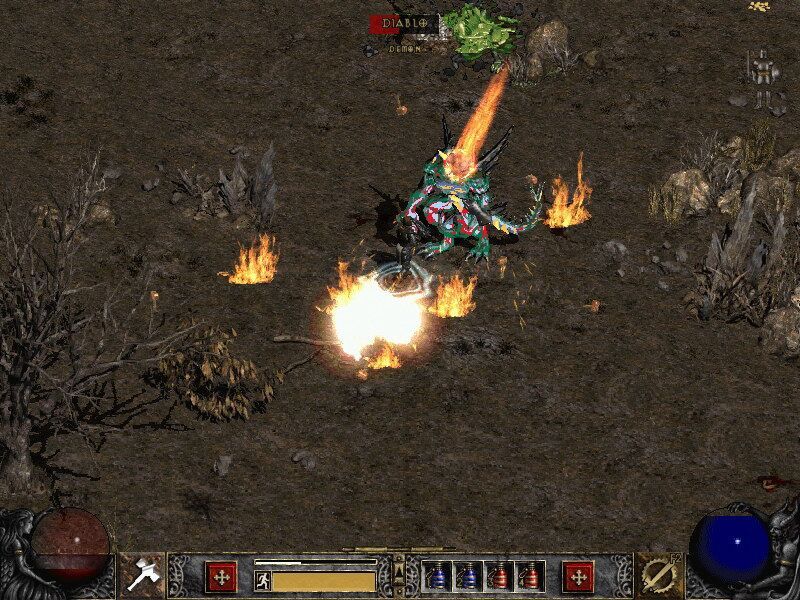Click the red new stats button

[220, 577]
